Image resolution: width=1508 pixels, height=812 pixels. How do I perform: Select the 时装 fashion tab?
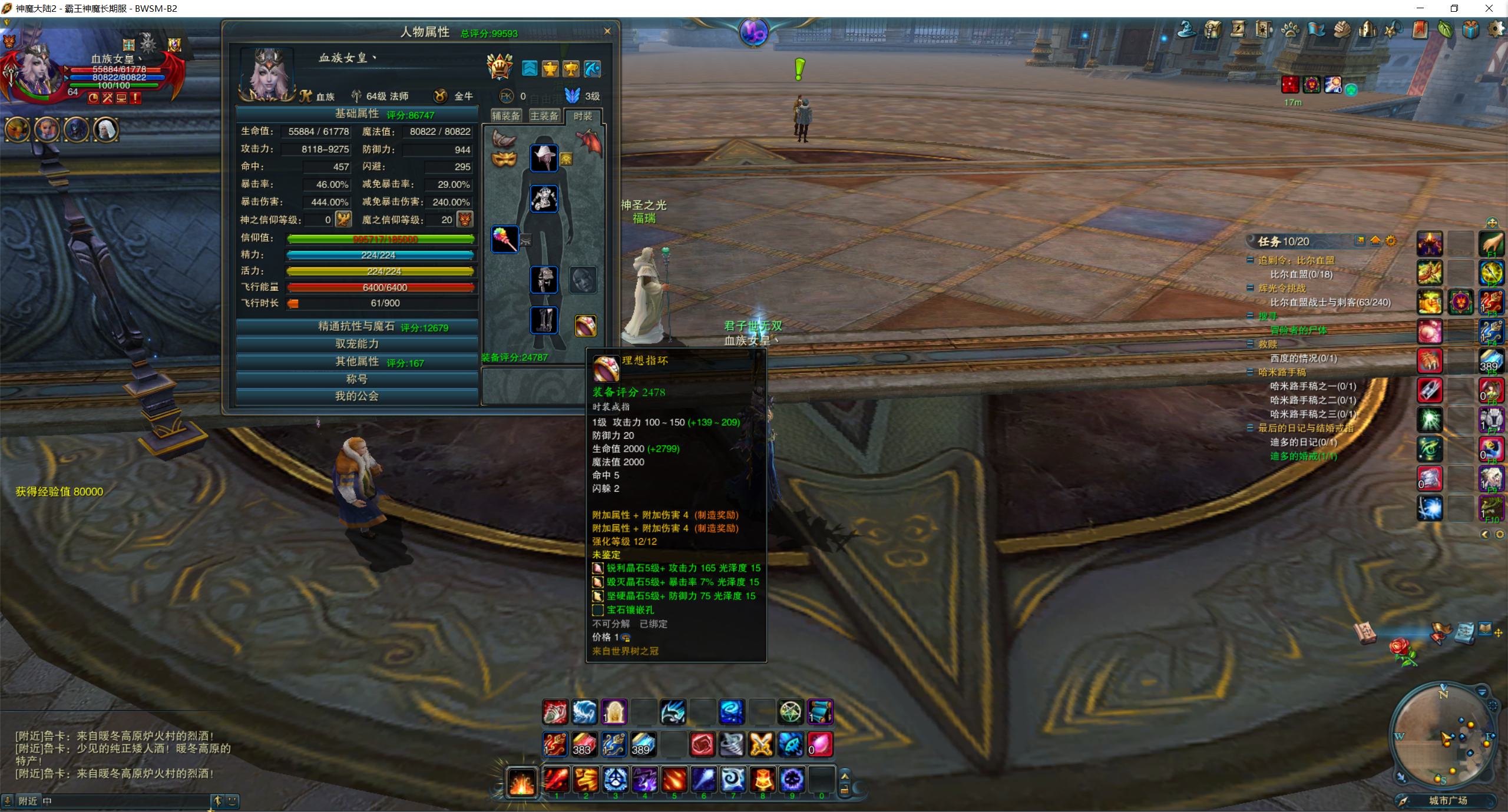pos(583,116)
